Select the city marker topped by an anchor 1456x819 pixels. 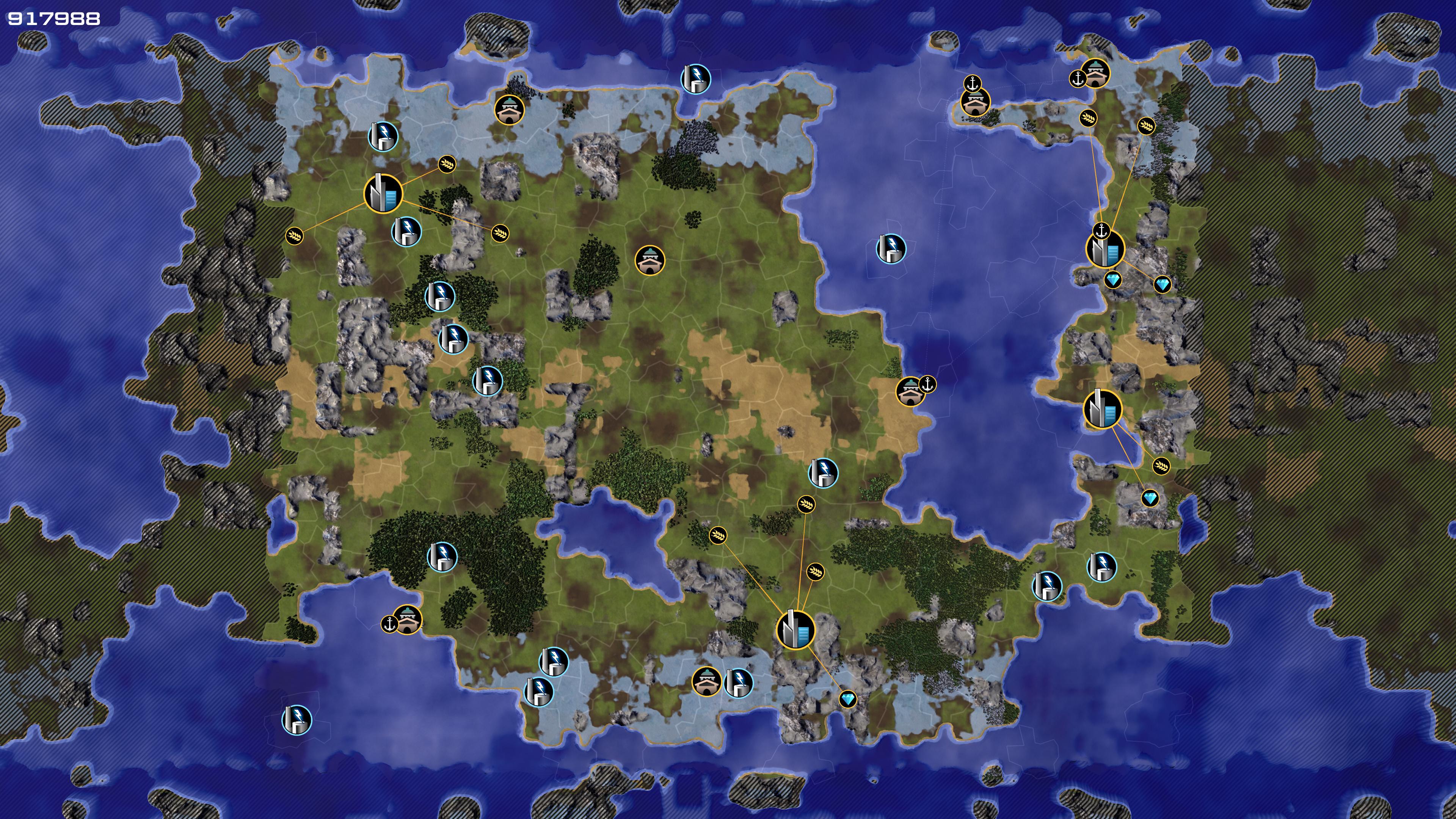point(1105,250)
